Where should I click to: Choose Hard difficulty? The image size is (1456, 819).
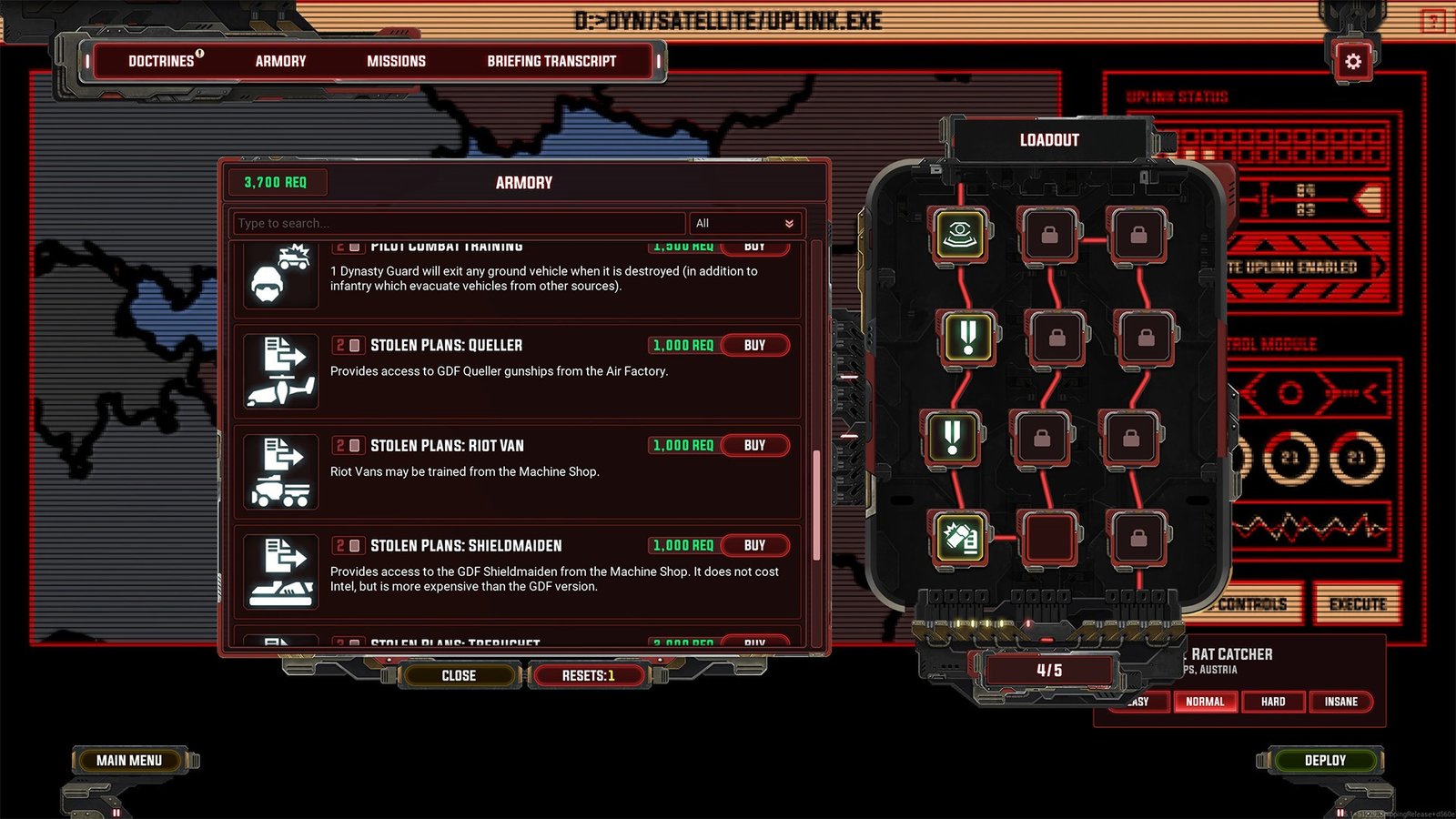coord(1273,702)
